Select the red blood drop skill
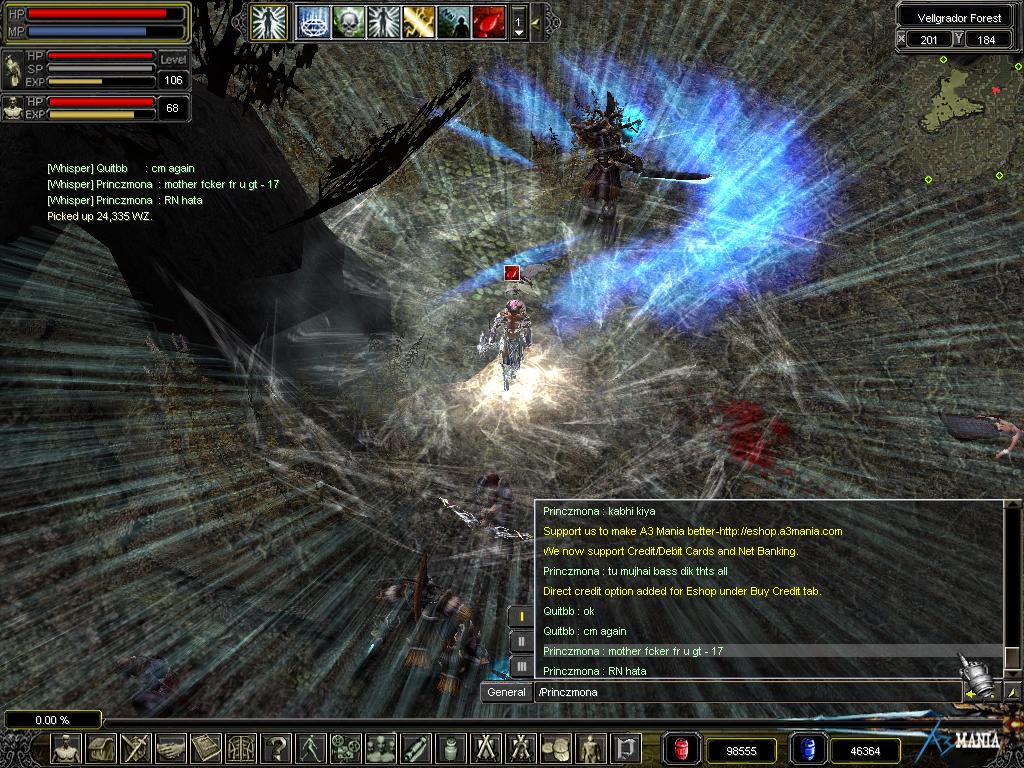Screen dimensions: 1024x768 (x=489, y=20)
